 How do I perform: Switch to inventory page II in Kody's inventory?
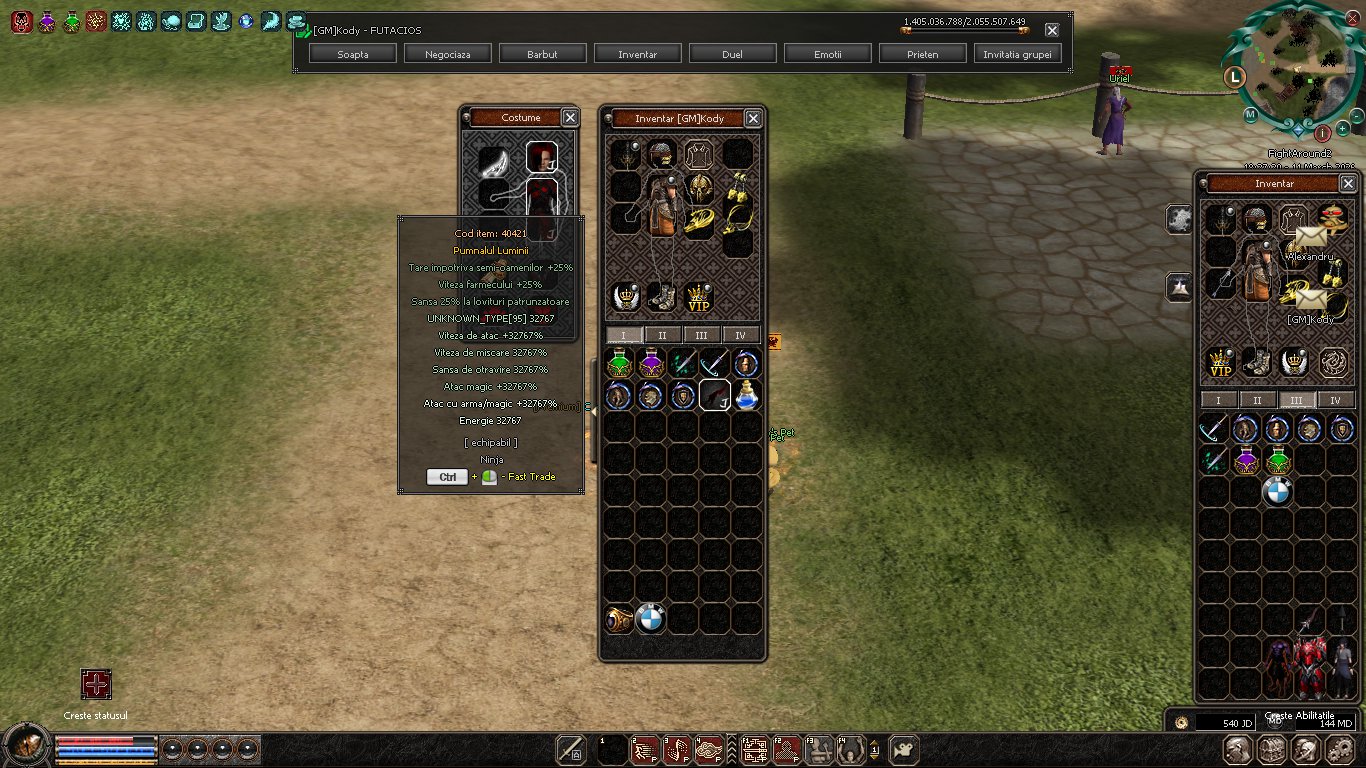[x=662, y=335]
